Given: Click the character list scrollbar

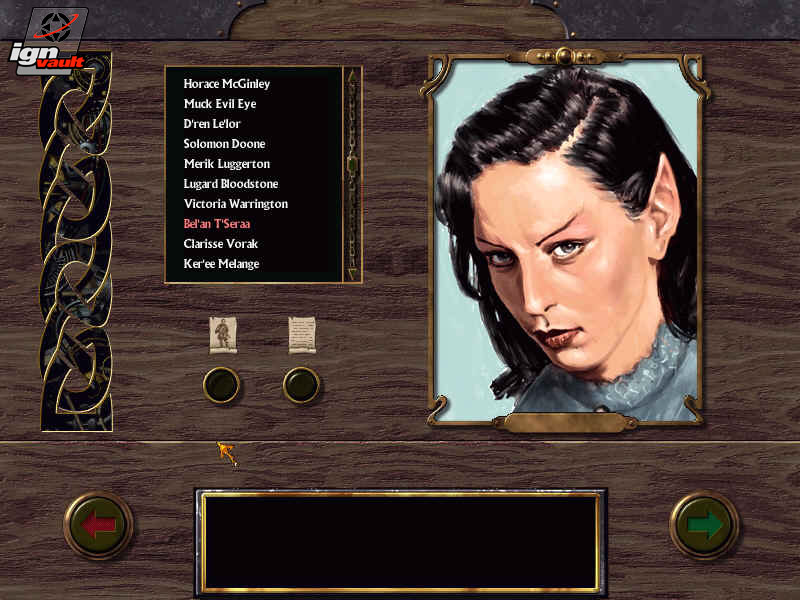Looking at the screenshot, I should (352, 174).
